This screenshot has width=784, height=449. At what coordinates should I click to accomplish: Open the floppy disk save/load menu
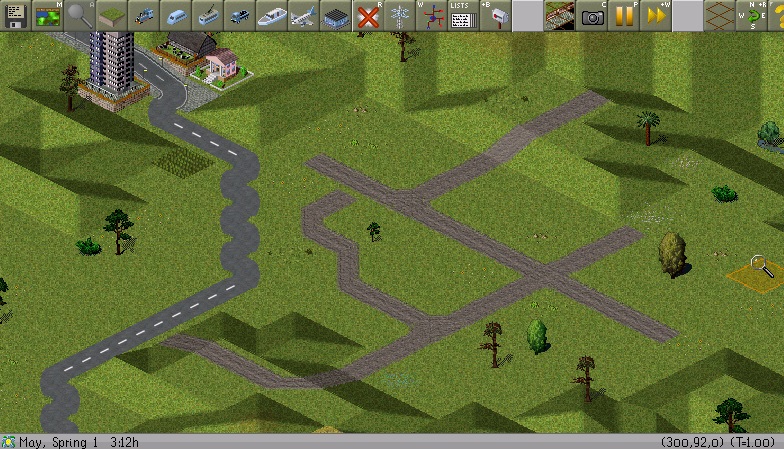14,15
